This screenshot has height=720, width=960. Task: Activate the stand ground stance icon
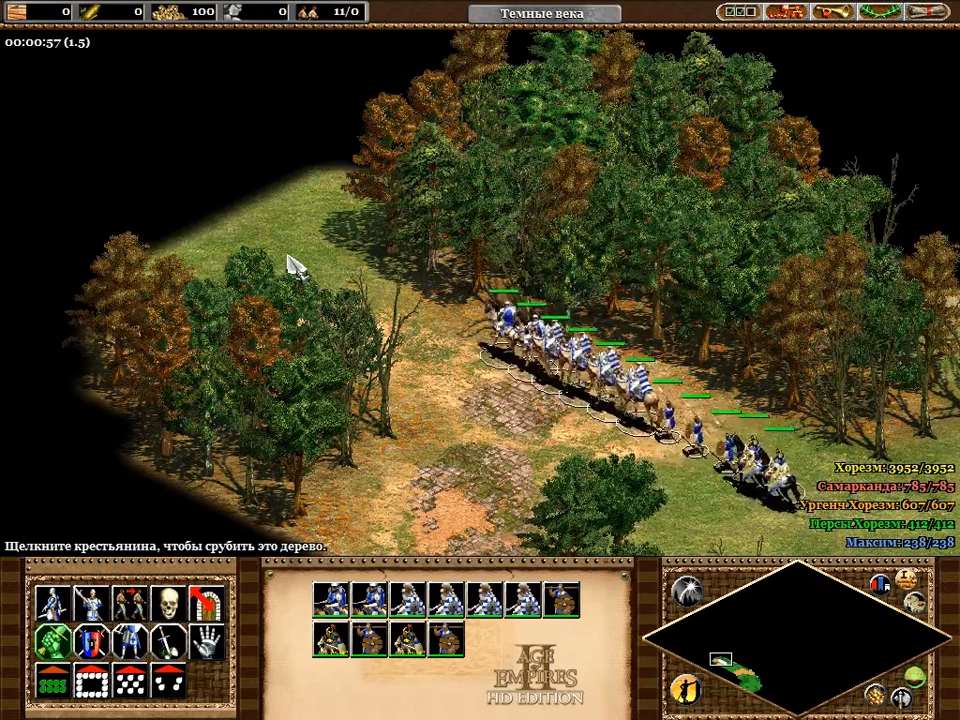click(130, 641)
